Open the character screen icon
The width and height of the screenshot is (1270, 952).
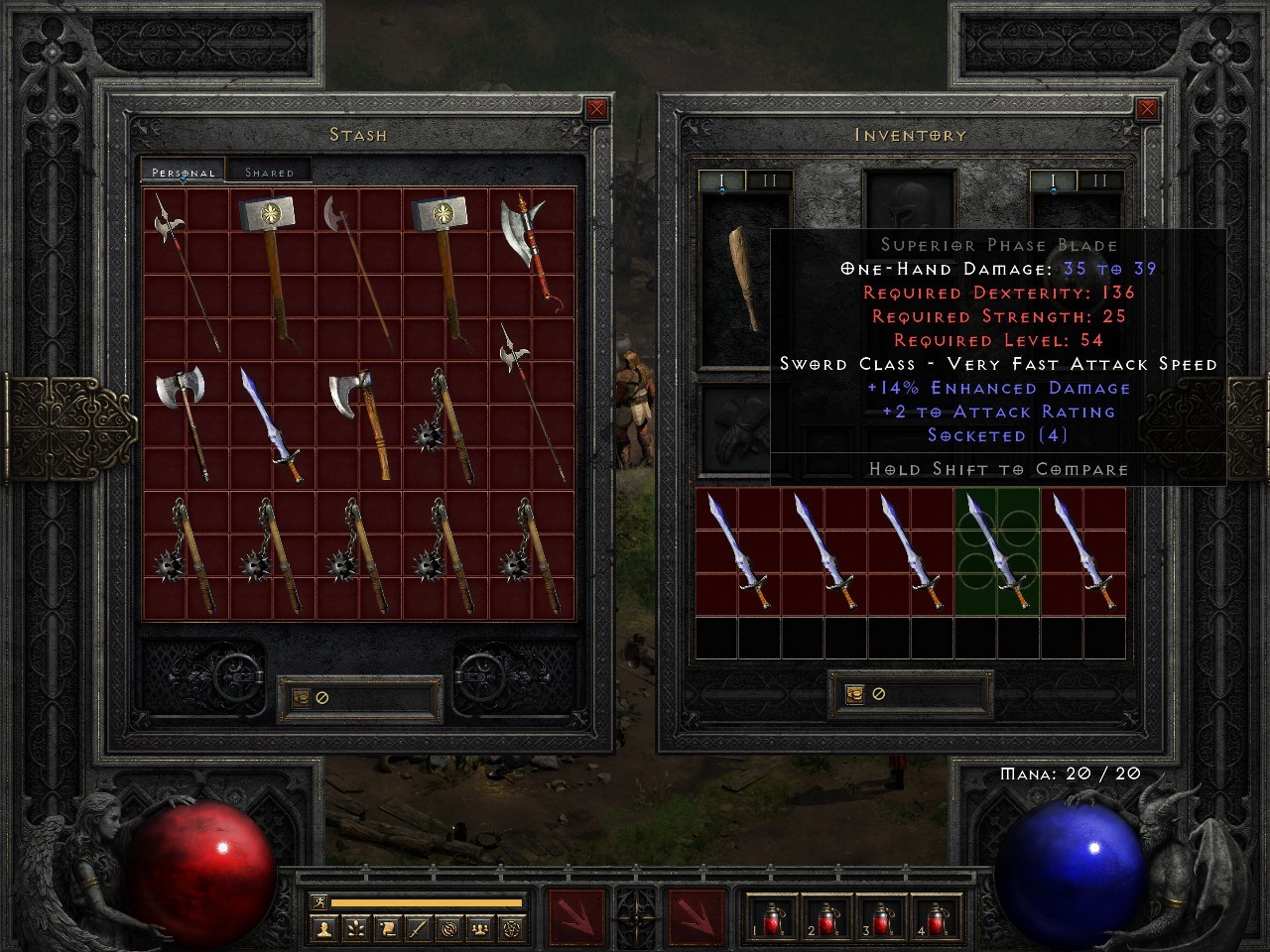[323, 930]
